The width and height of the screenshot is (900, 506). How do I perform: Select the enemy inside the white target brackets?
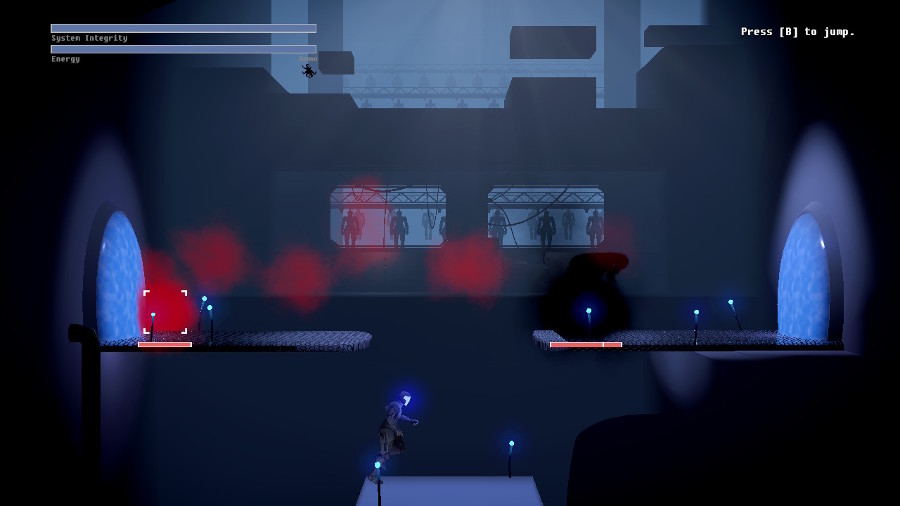point(165,311)
